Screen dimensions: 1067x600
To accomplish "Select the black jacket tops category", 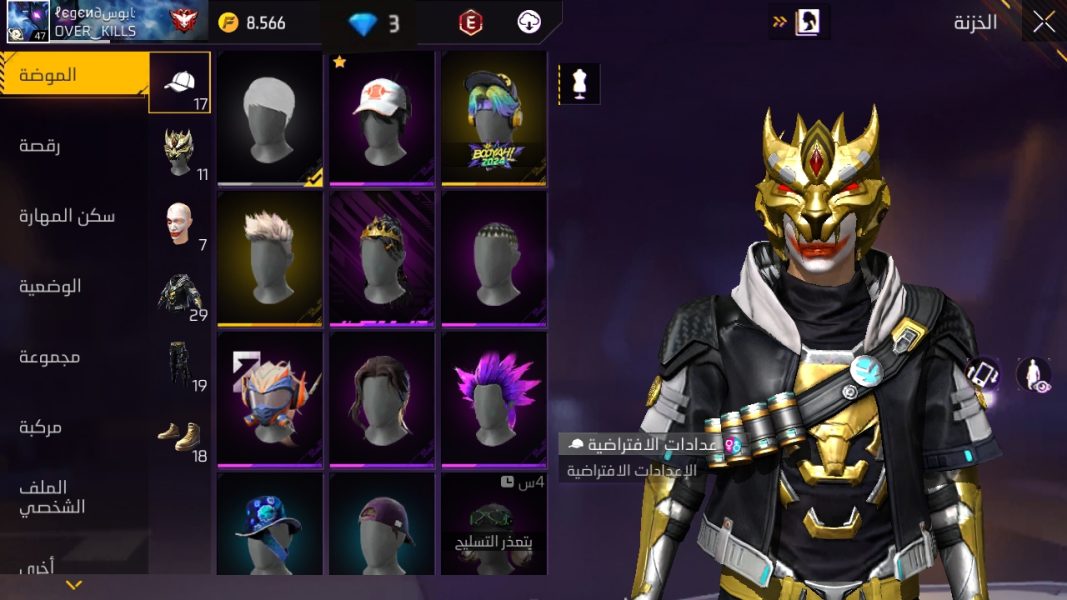I will pyautogui.click(x=180, y=294).
